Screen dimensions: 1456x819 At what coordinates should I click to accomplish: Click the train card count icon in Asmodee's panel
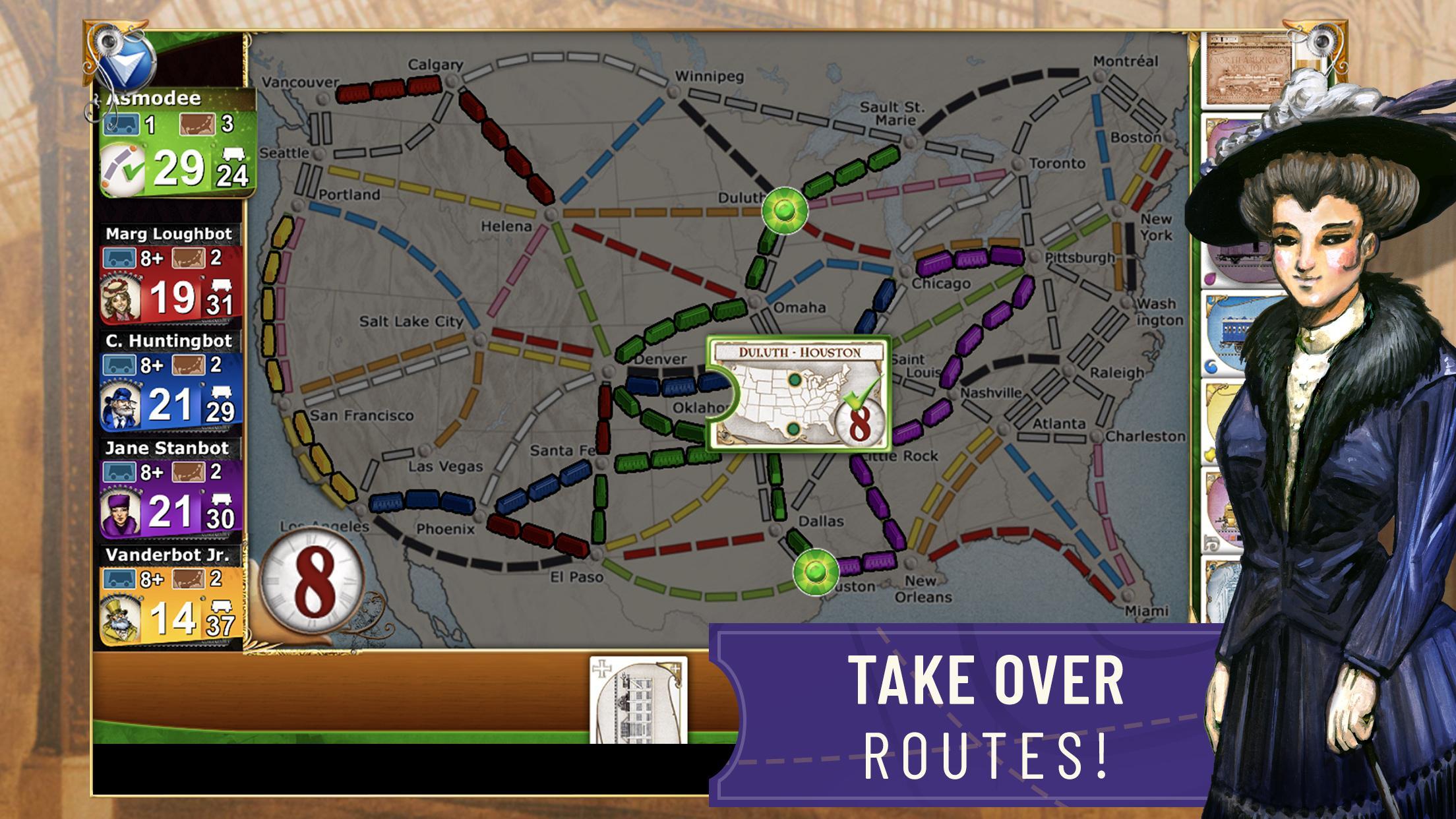121,123
